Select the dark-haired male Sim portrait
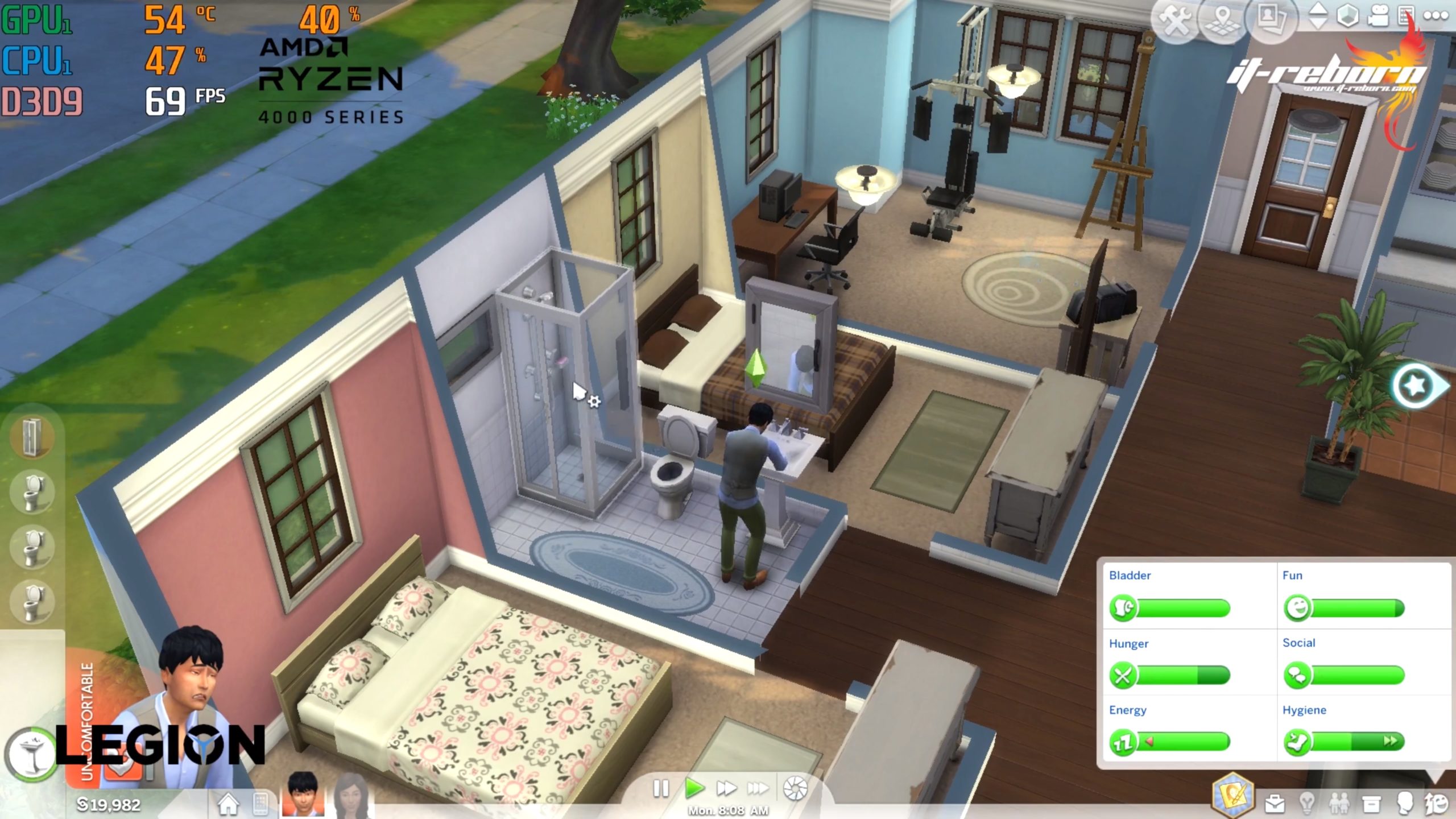Image resolution: width=1456 pixels, height=819 pixels. [302, 795]
